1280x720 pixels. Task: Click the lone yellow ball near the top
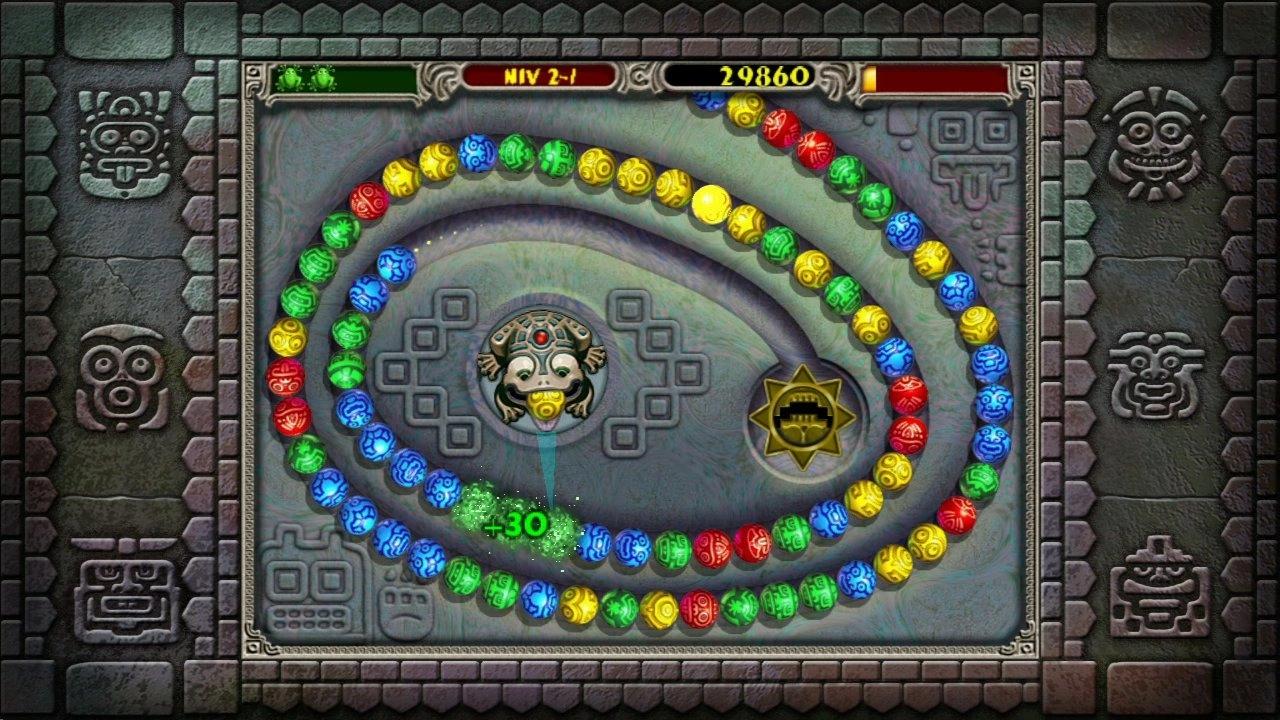pos(713,204)
